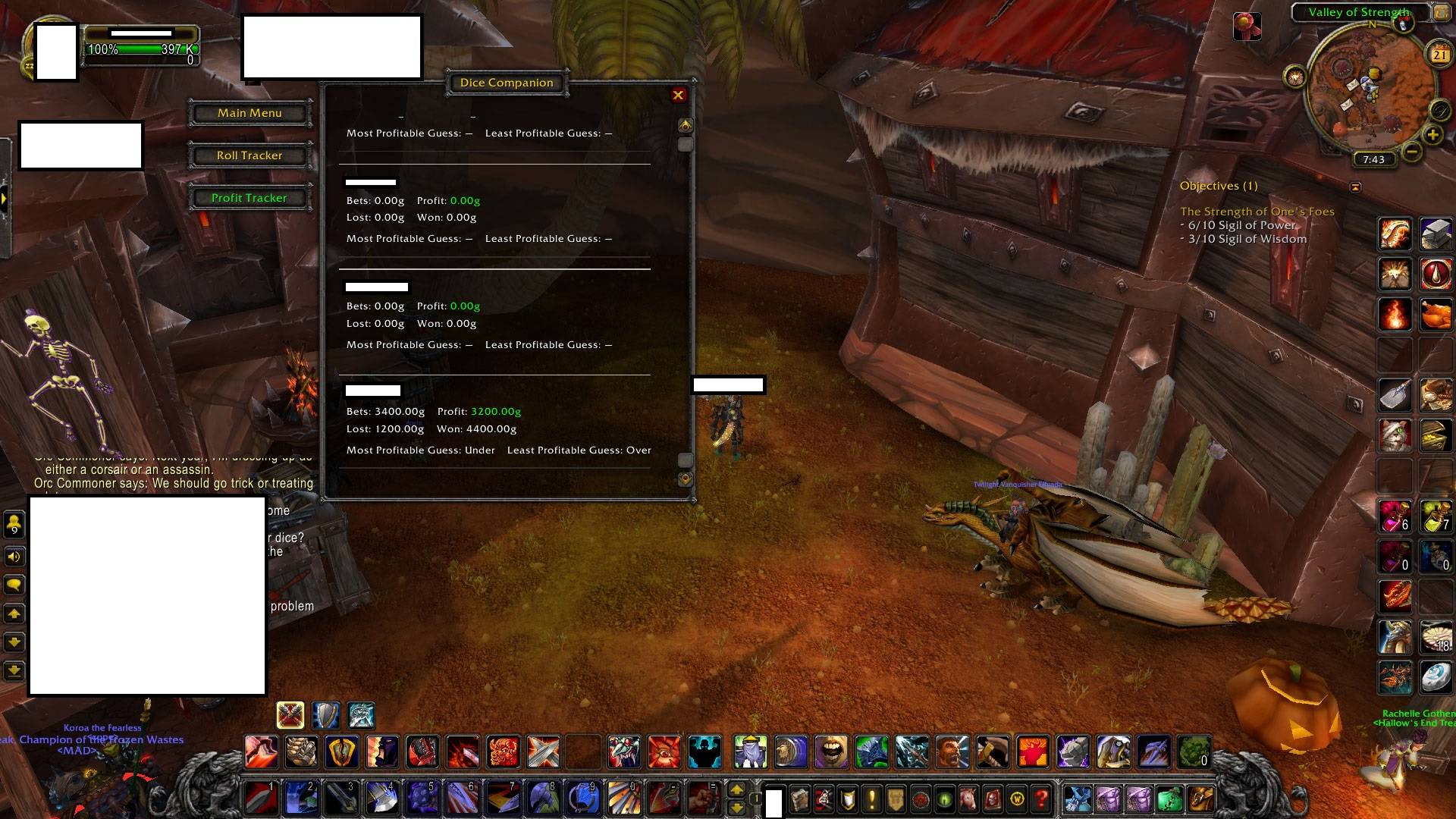
Task: Switch to the Roll Tracker view
Action: 249,155
